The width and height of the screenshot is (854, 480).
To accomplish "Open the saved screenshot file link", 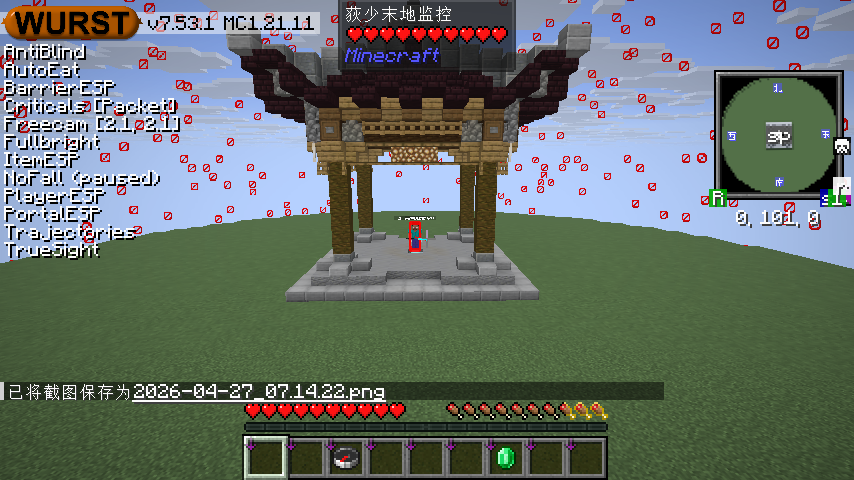I will [x=258, y=392].
